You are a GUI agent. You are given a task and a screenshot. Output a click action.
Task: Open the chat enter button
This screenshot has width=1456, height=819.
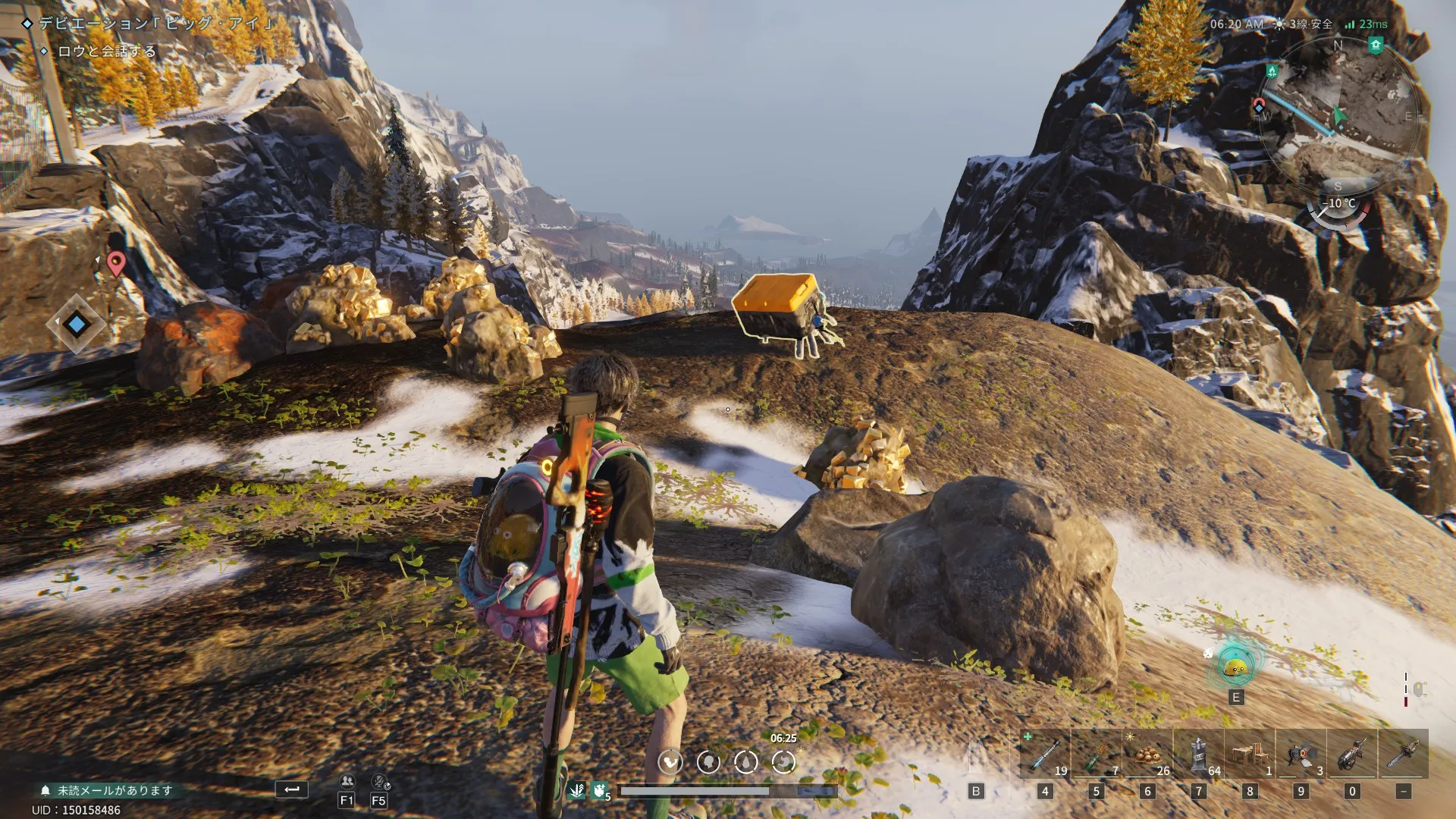coord(291,789)
